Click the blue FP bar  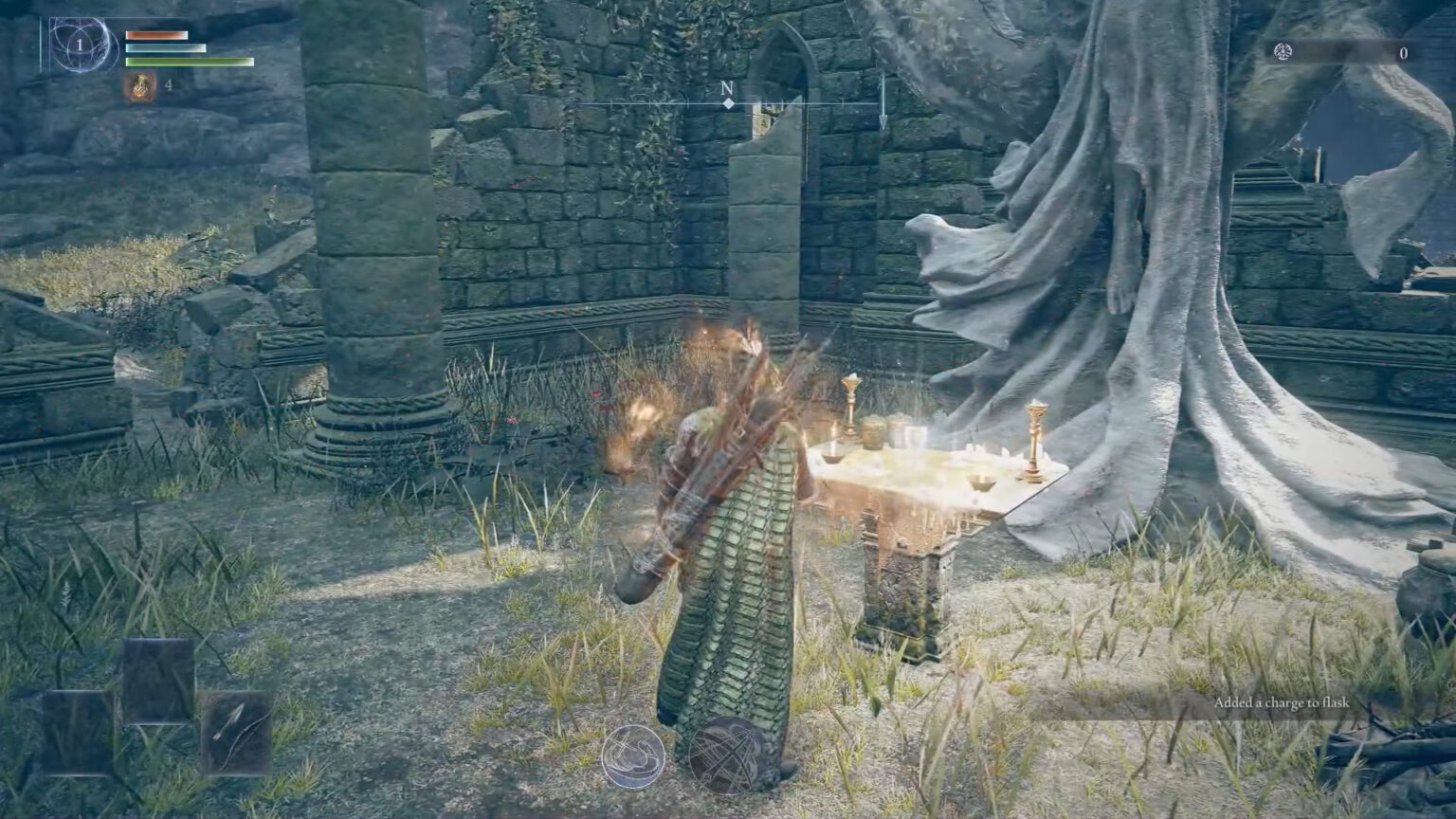pos(166,48)
